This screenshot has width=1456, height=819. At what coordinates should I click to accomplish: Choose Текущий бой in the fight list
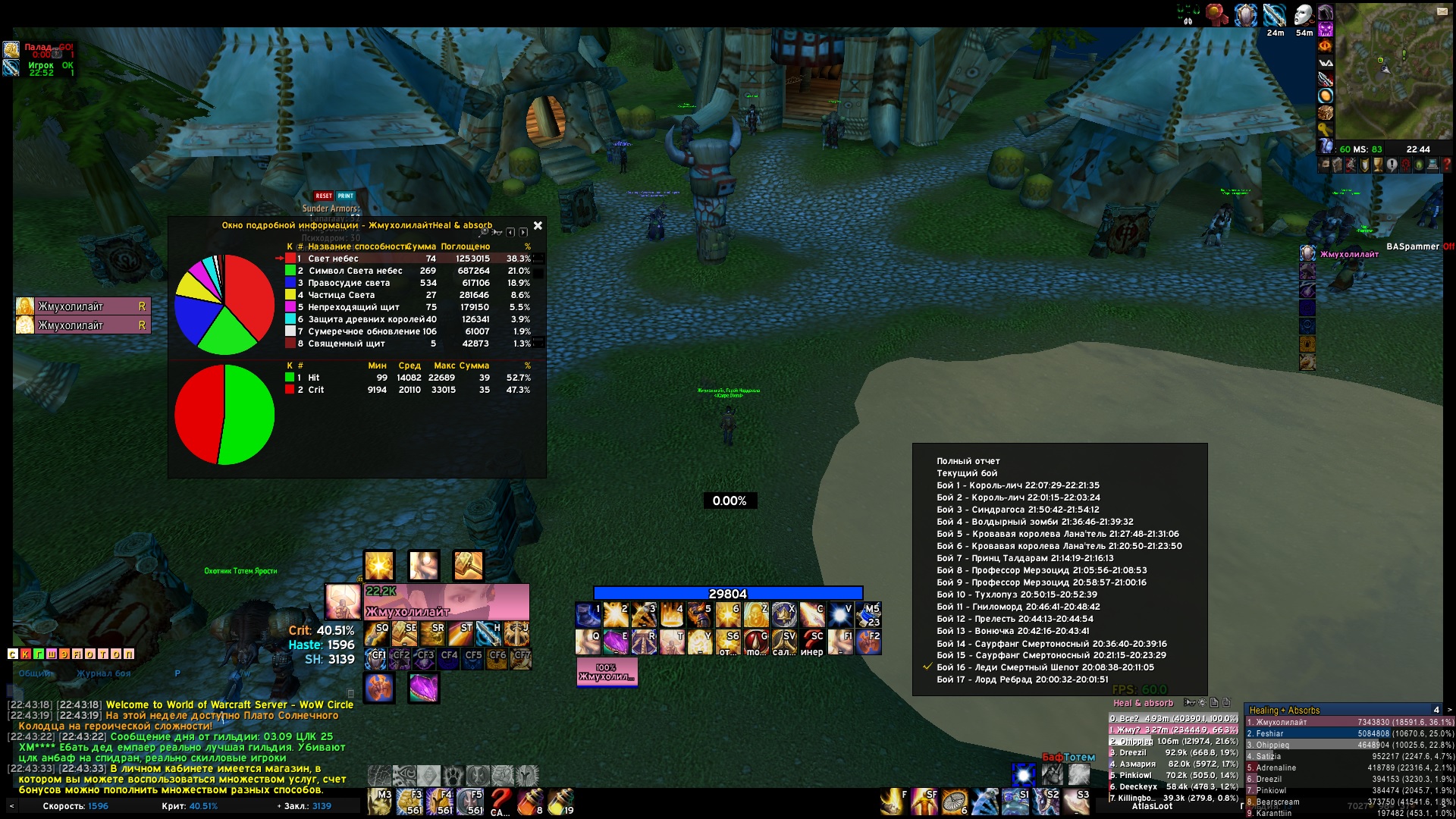click(966, 473)
